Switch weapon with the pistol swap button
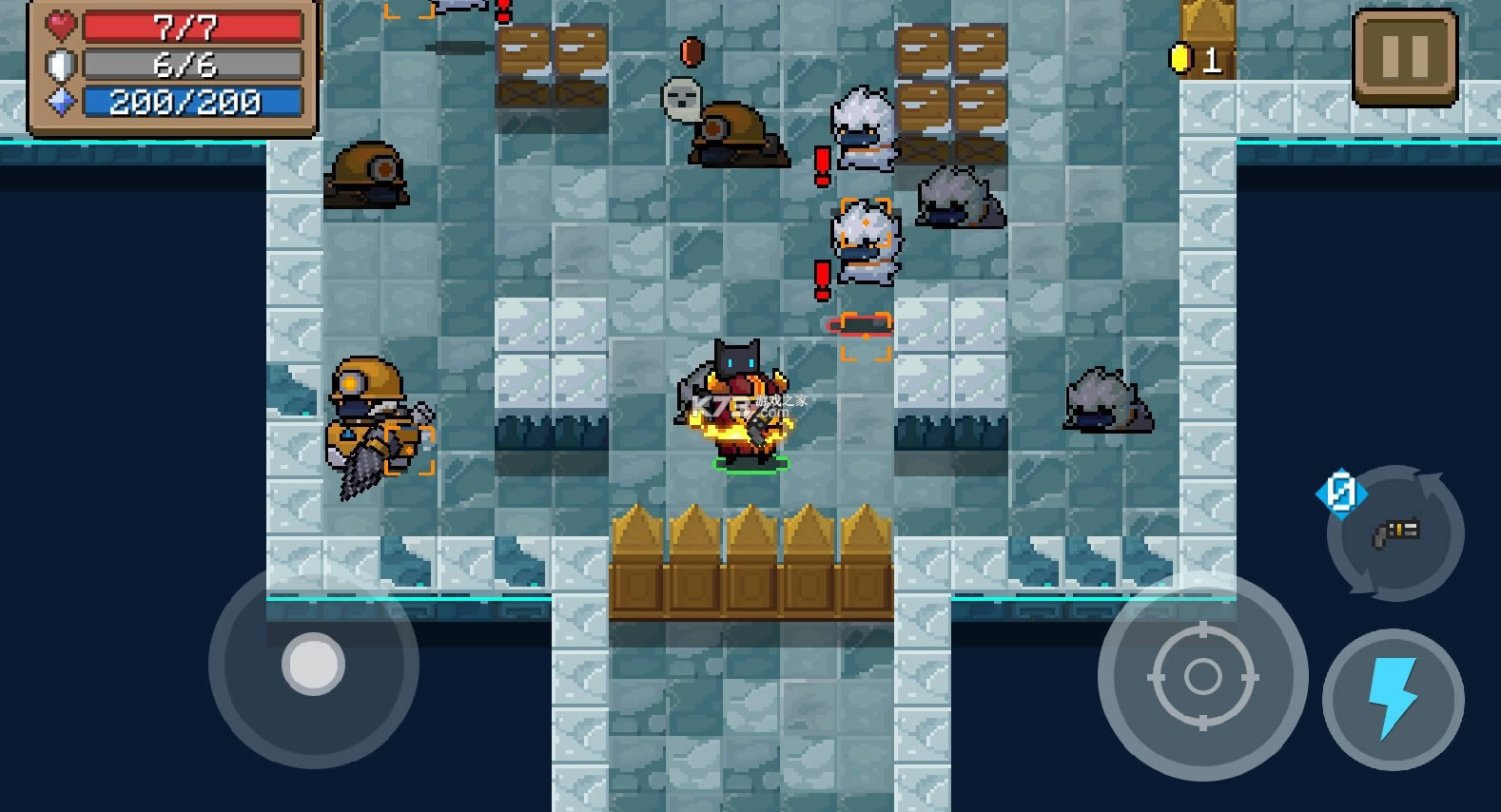This screenshot has width=1501, height=812. point(1395,532)
